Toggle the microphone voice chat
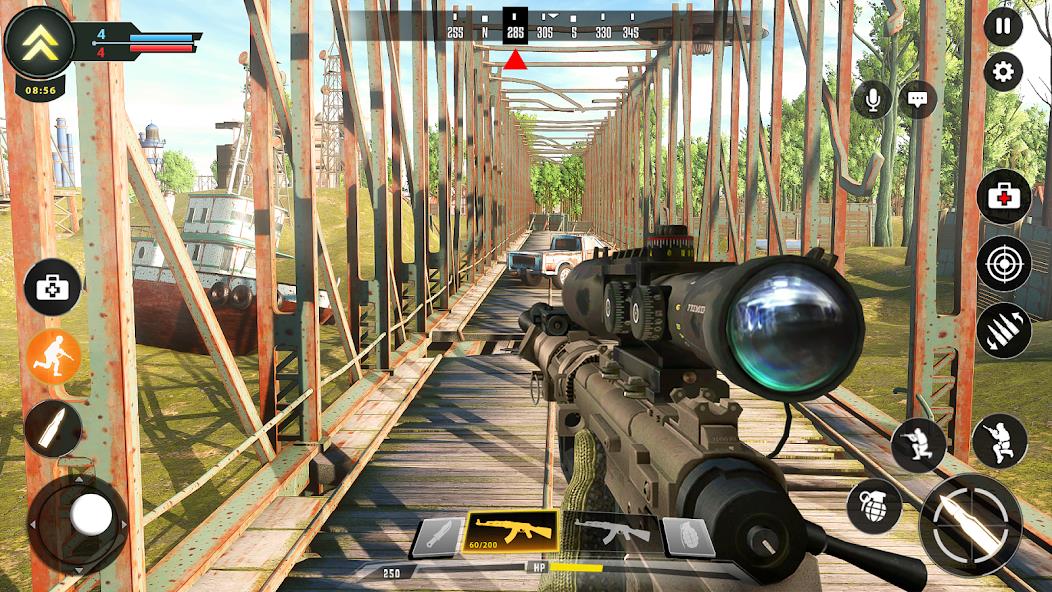This screenshot has height=592, width=1052. (x=873, y=99)
